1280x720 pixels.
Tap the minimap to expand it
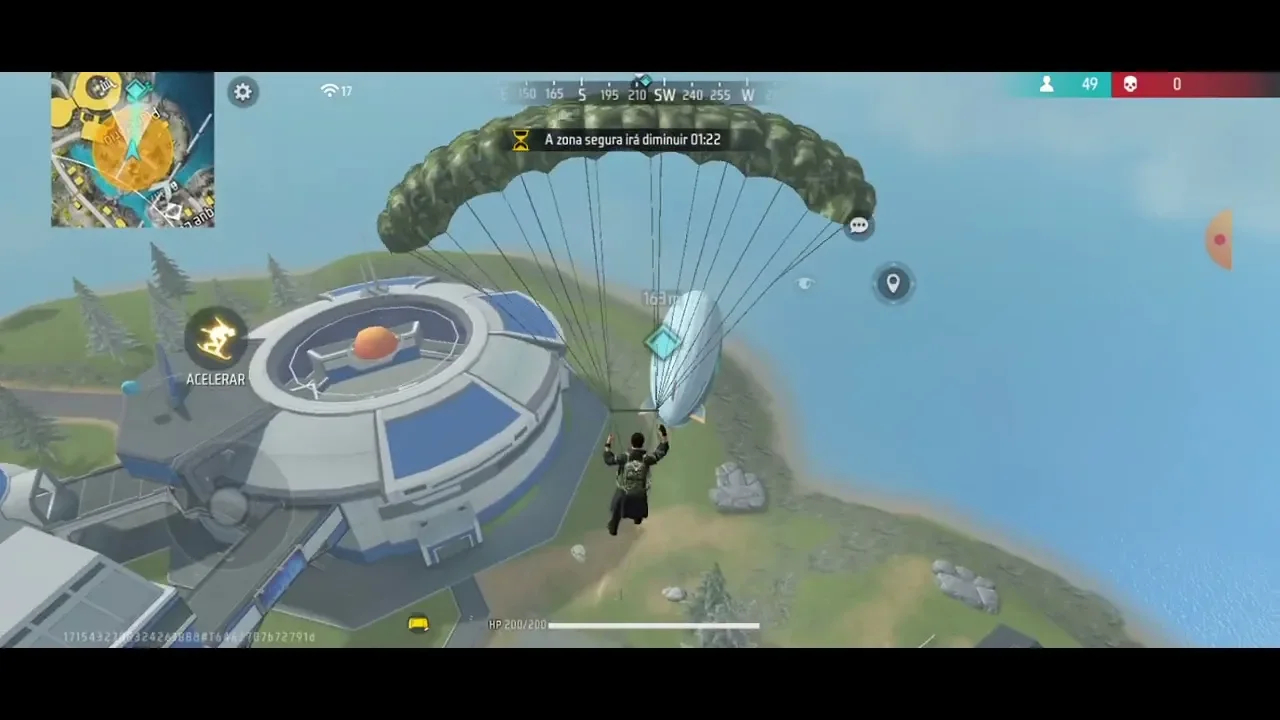[x=132, y=150]
